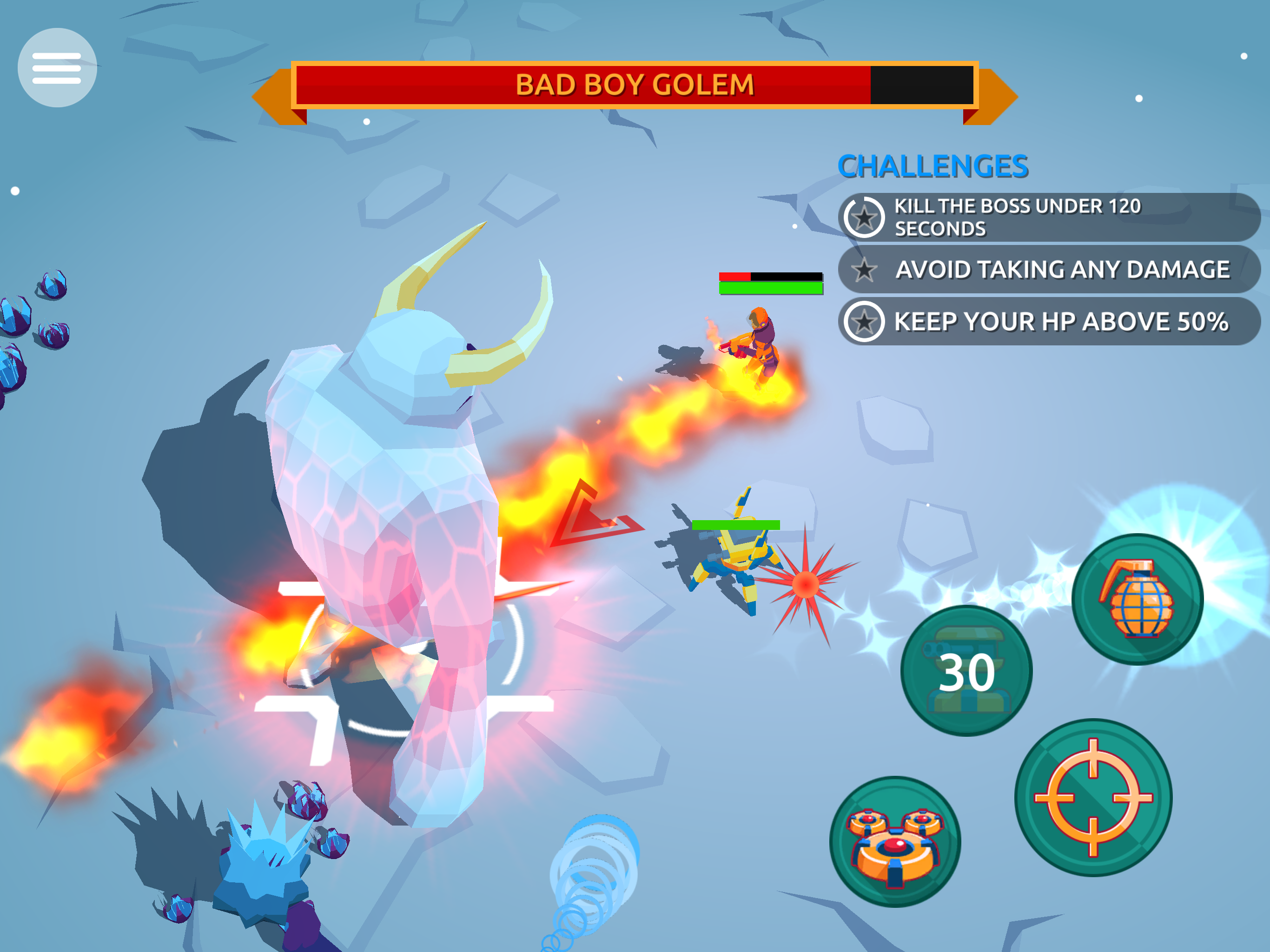This screenshot has width=1270, height=952.
Task: Fire using the crosshair aim button
Action: (x=1093, y=798)
